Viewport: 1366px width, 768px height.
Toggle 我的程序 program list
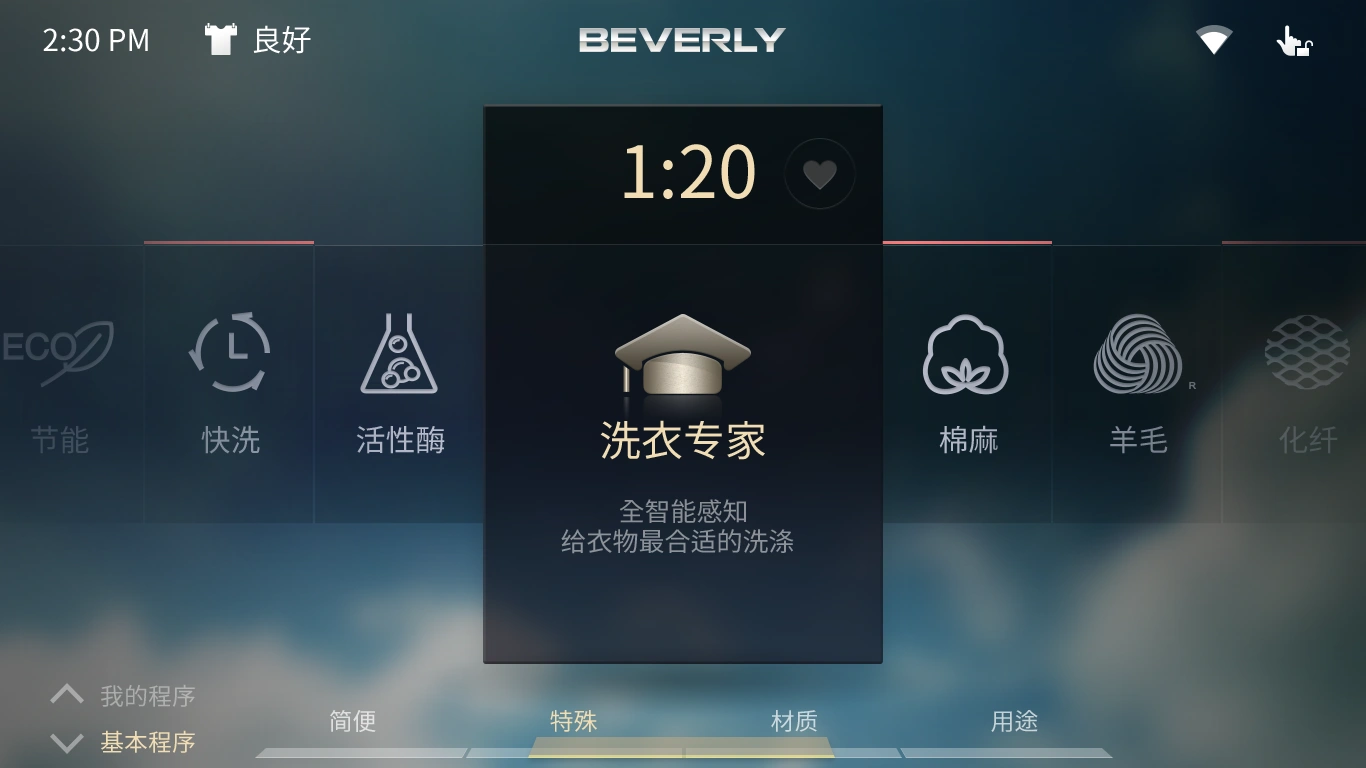(146, 694)
